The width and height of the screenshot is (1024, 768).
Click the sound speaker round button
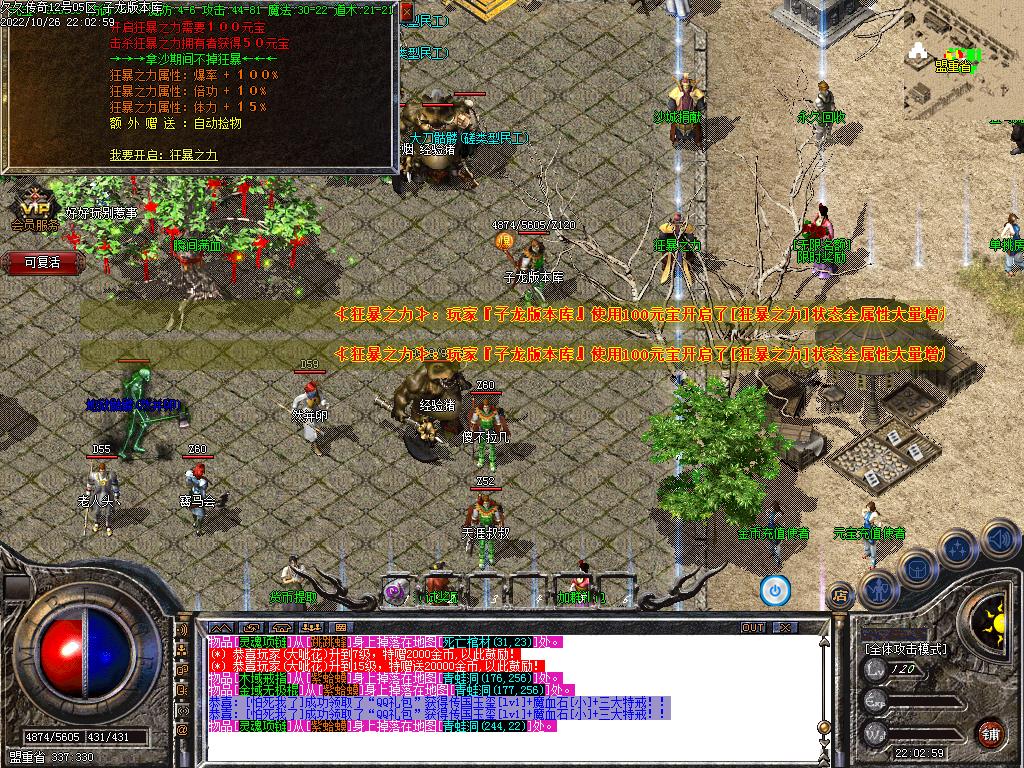[1000, 540]
